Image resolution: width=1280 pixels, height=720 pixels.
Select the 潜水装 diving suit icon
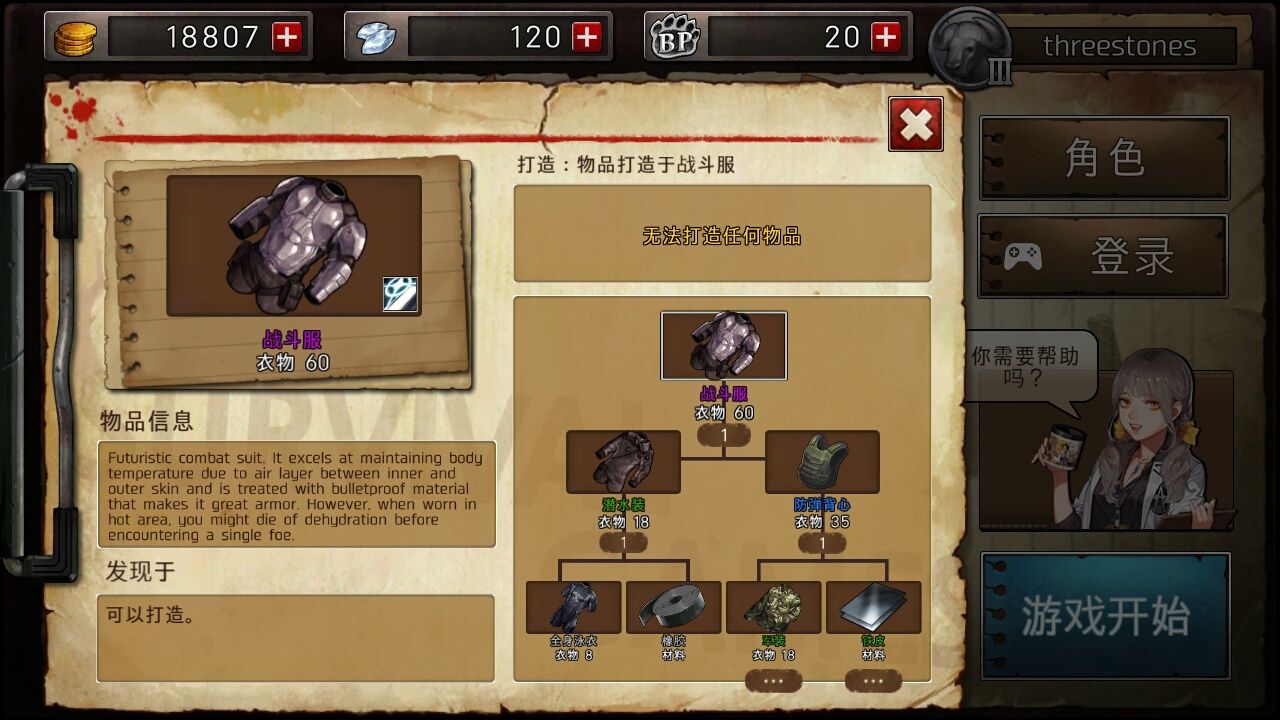[623, 461]
